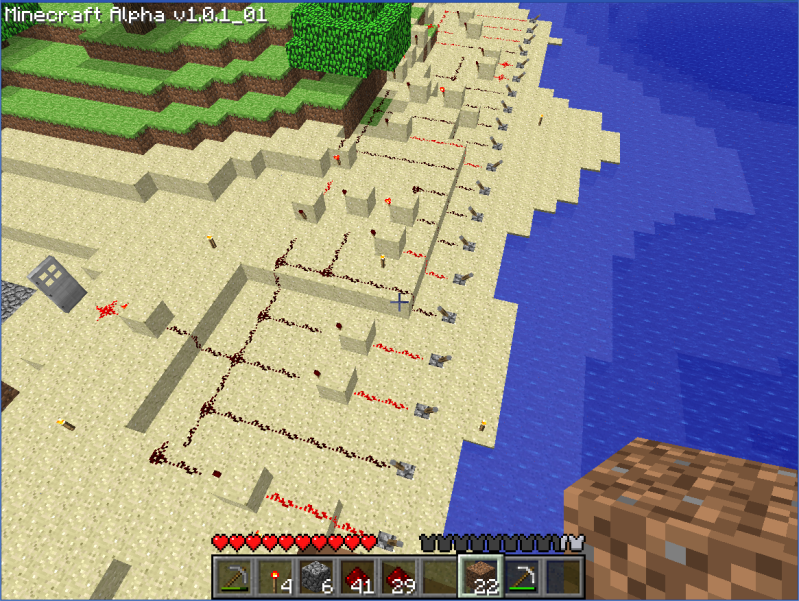Switch to the pickaxe beside the dirt stack
This screenshot has width=799, height=601.
(x=520, y=577)
